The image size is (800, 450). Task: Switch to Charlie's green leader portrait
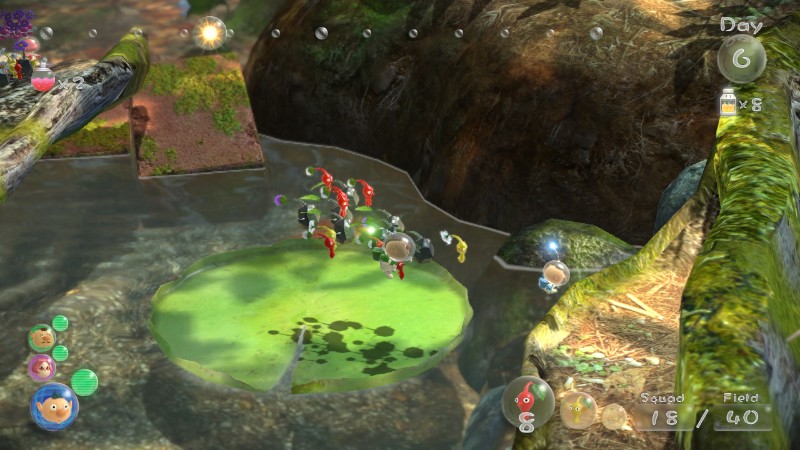[x=41, y=337]
